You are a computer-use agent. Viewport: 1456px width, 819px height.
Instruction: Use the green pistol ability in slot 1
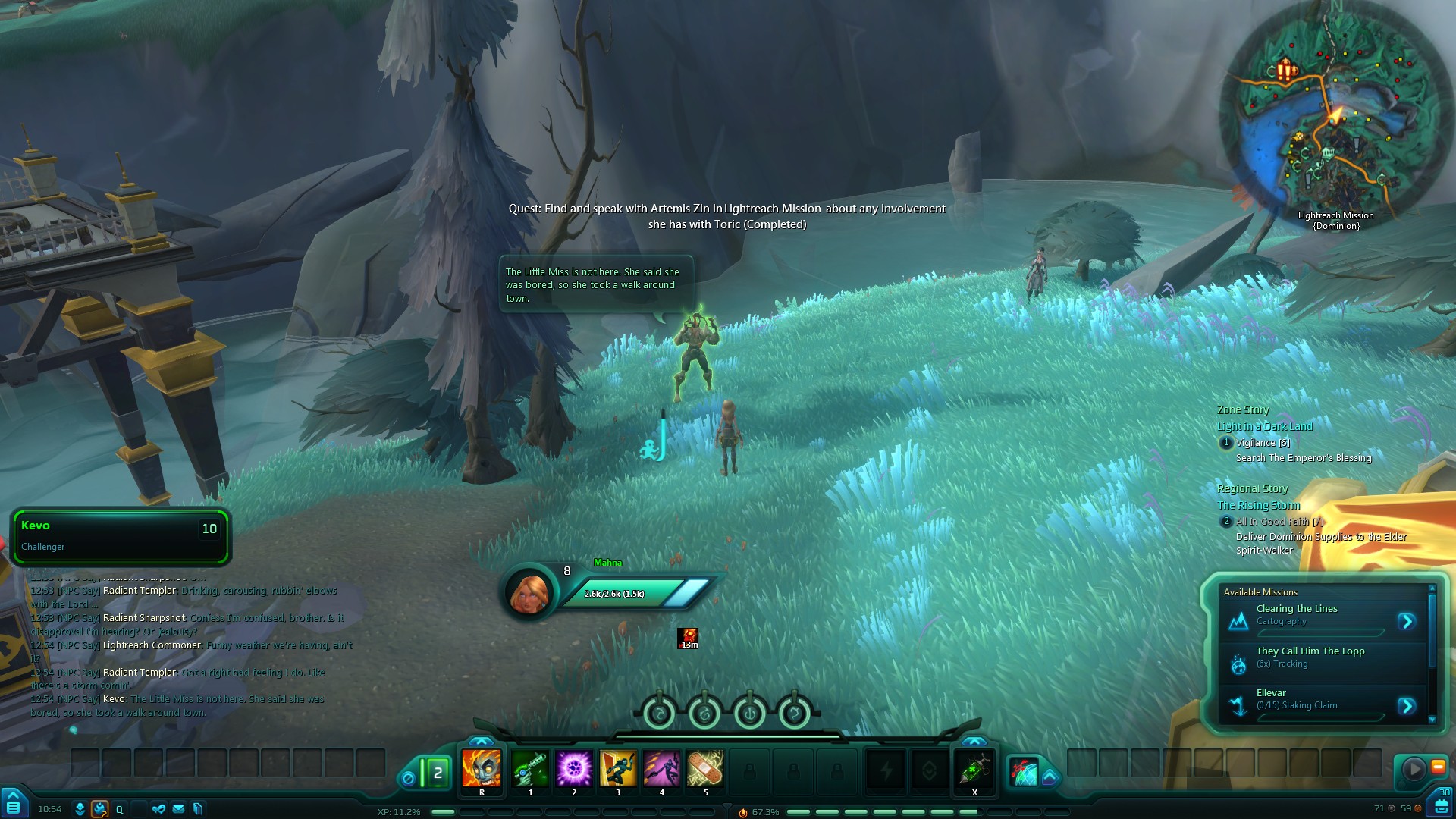[x=530, y=768]
